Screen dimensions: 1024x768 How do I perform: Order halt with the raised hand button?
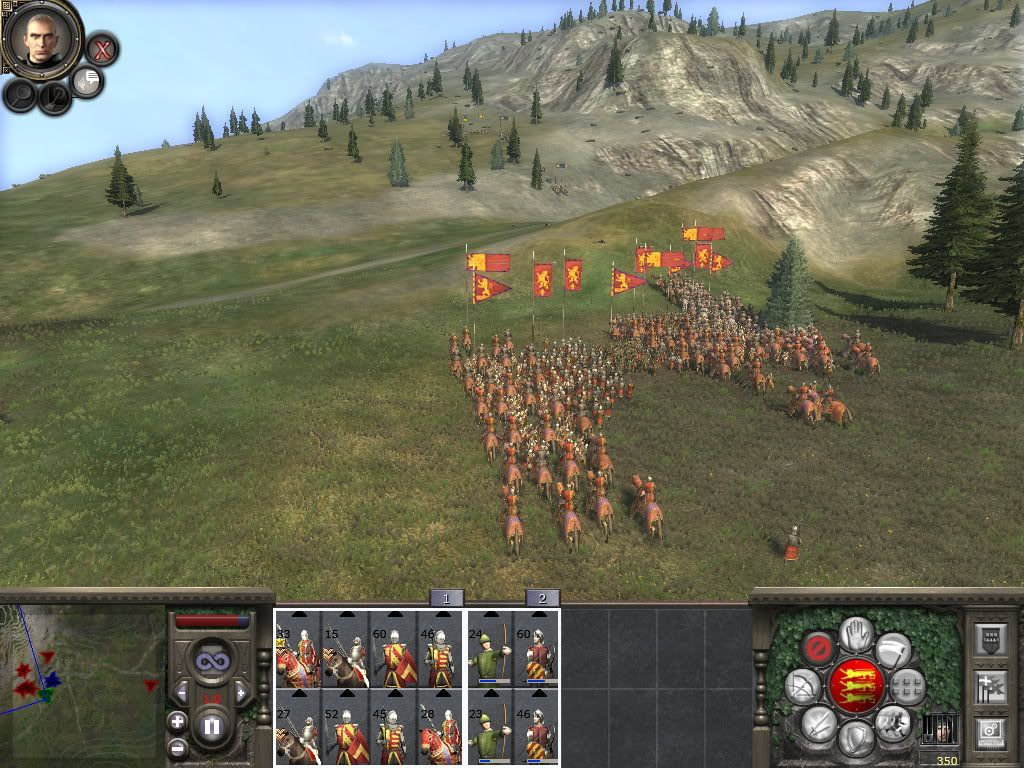pos(856,634)
